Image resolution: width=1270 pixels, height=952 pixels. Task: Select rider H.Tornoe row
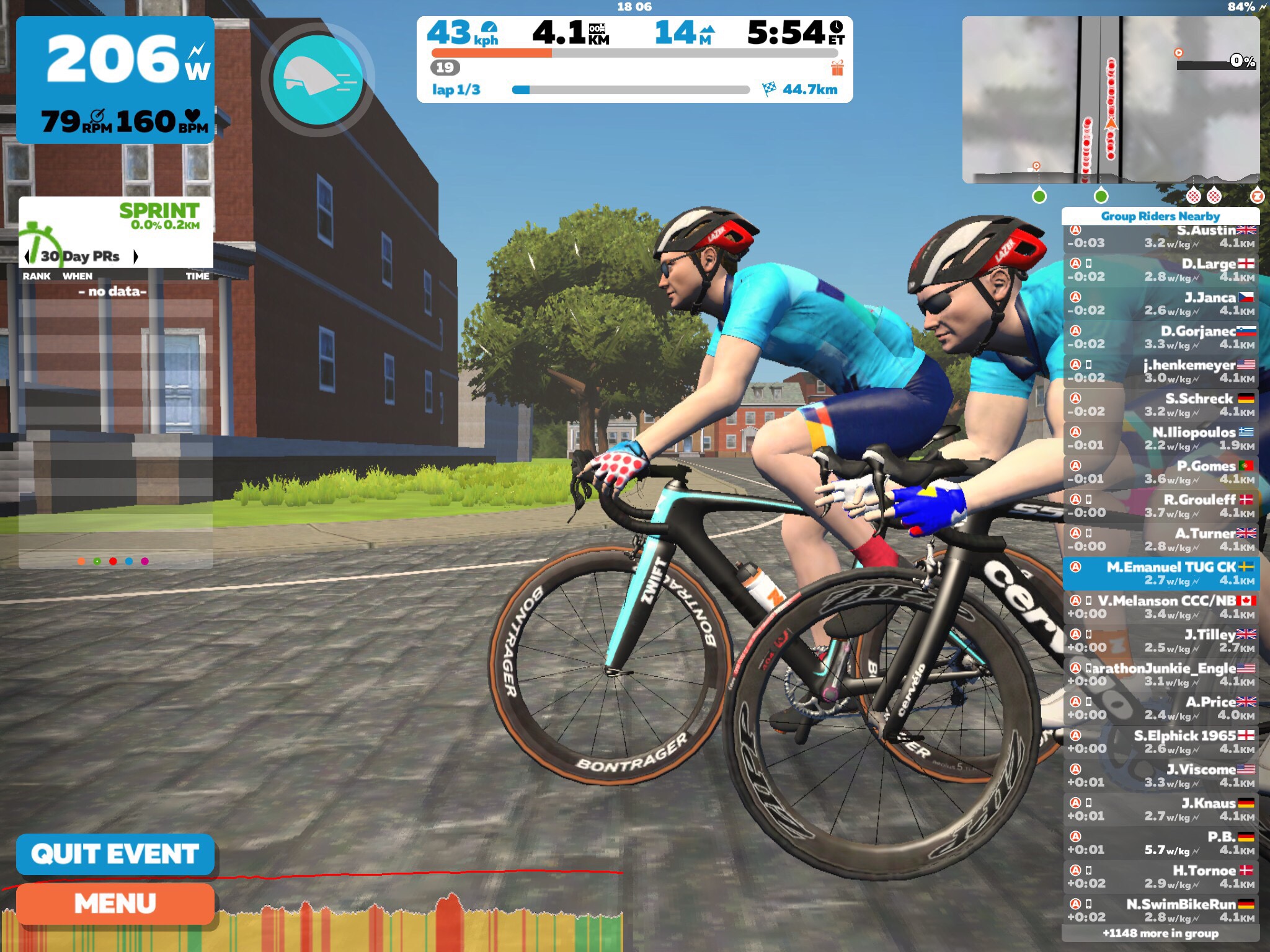[x=1160, y=877]
